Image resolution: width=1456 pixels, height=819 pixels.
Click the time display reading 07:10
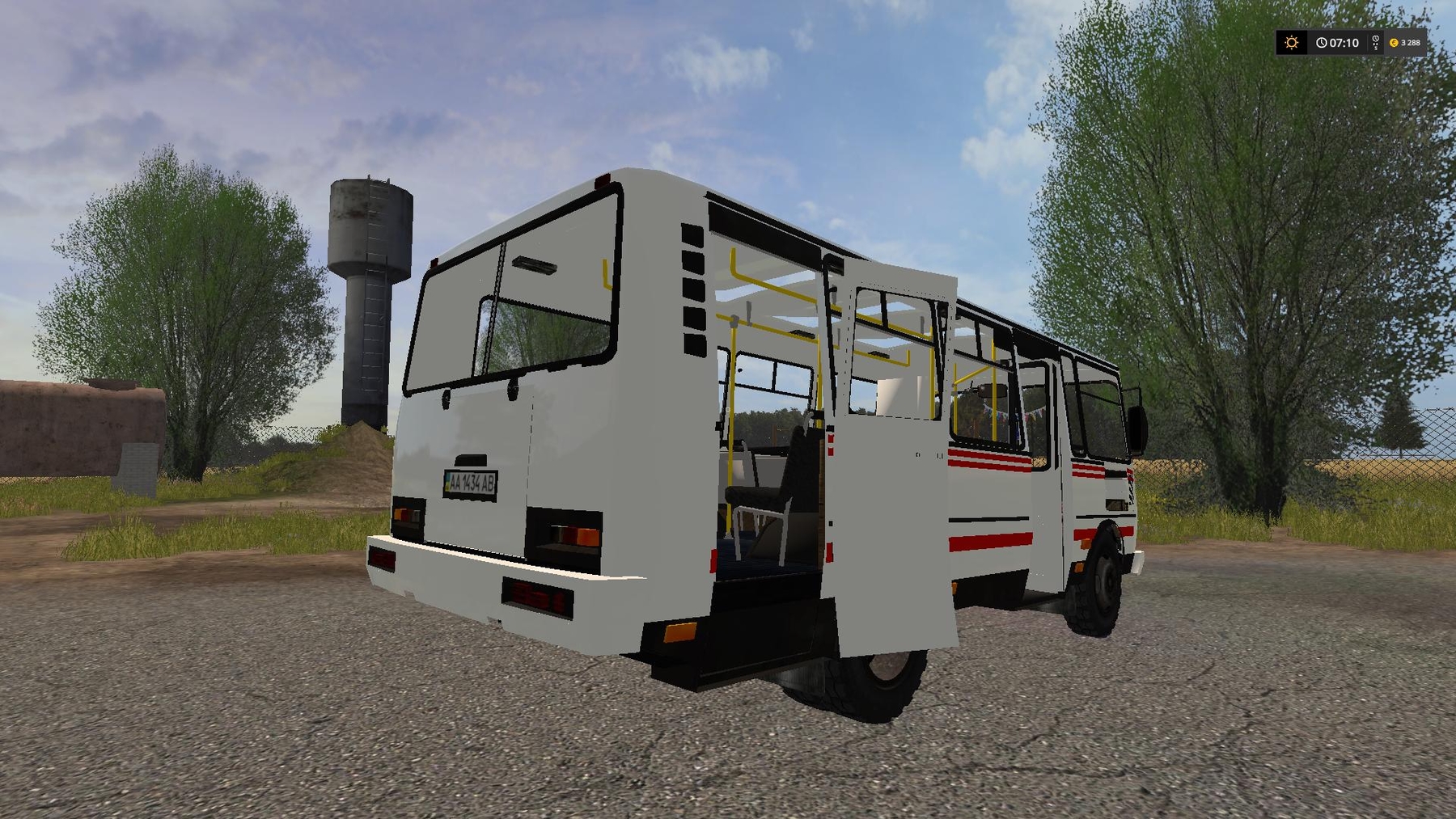[1344, 43]
